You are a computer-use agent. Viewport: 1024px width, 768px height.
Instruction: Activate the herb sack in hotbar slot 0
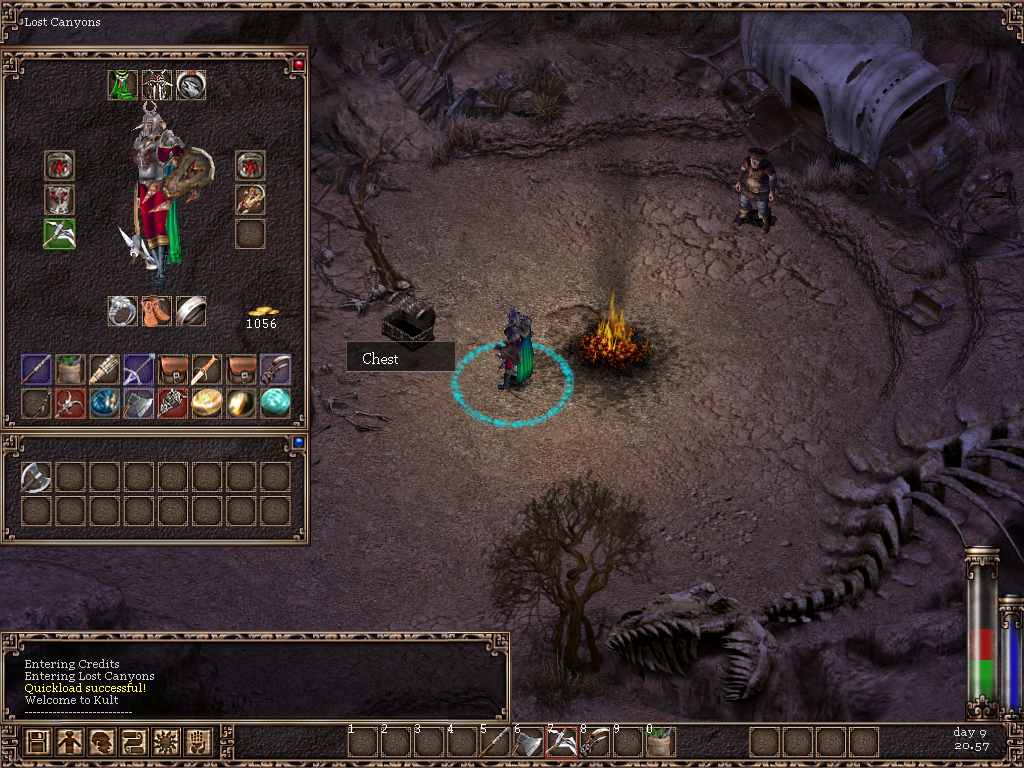pos(660,742)
